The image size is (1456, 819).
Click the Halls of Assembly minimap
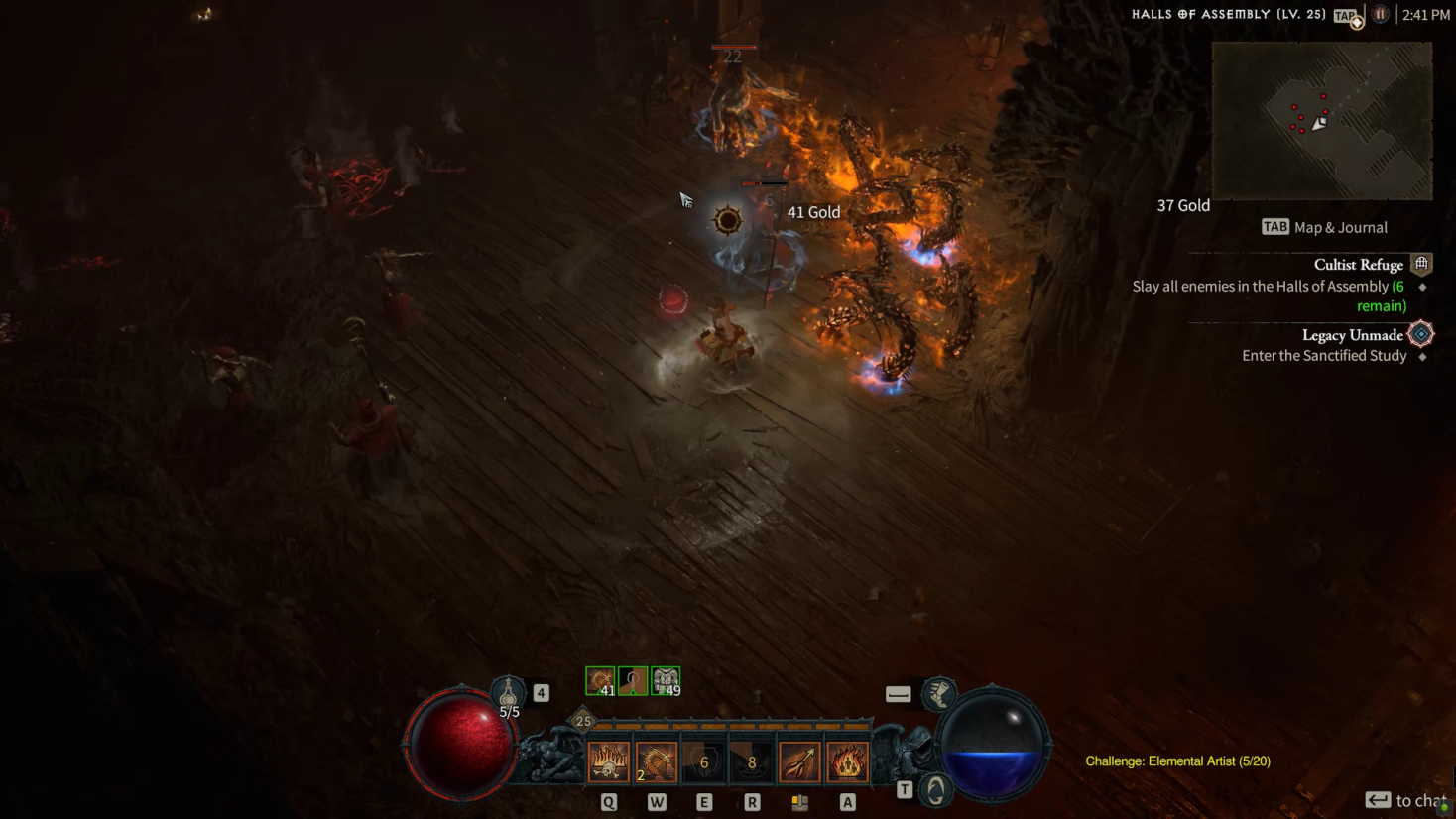[1321, 121]
